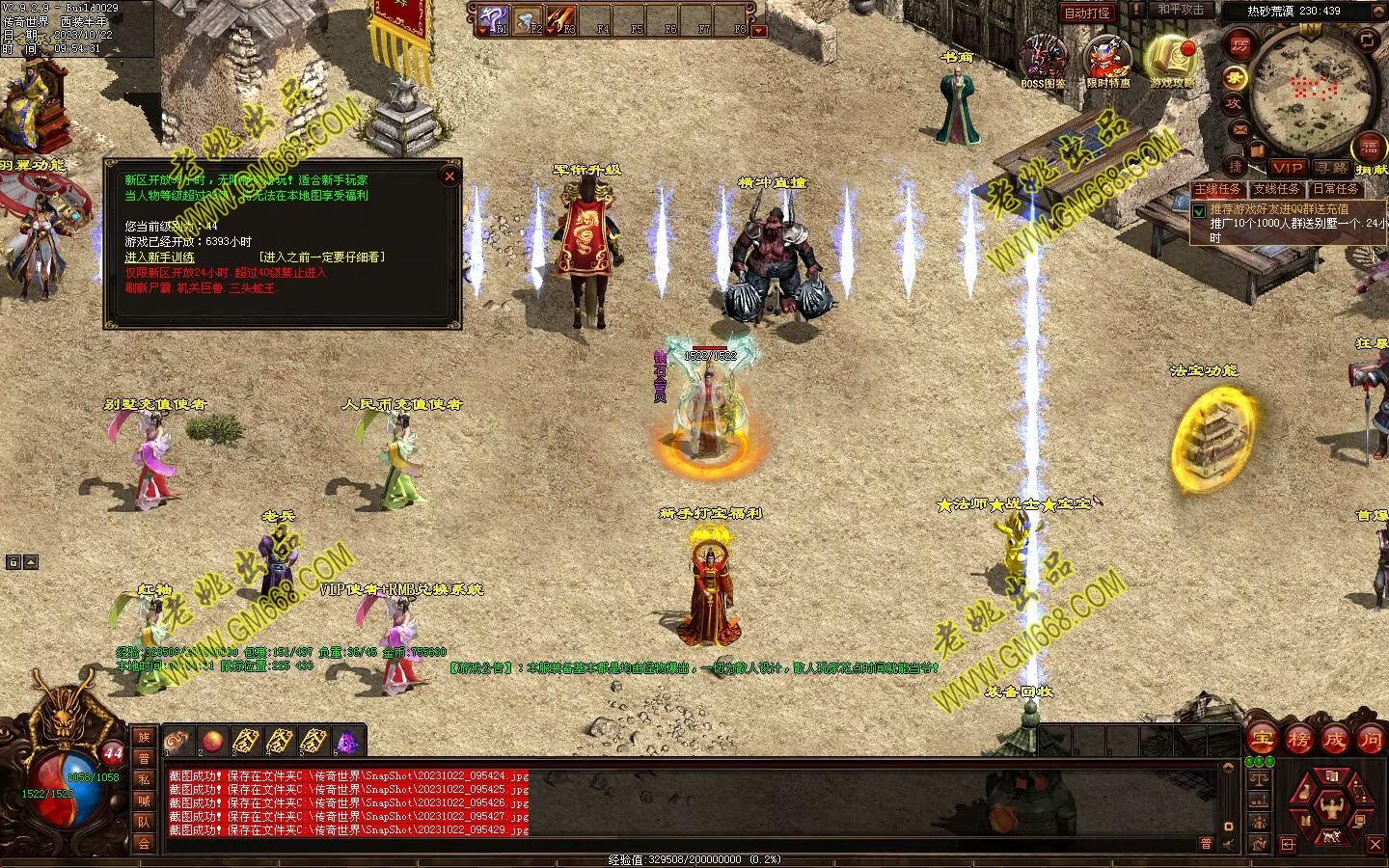Toggle the green quest tracker checkbox

pos(1199,211)
